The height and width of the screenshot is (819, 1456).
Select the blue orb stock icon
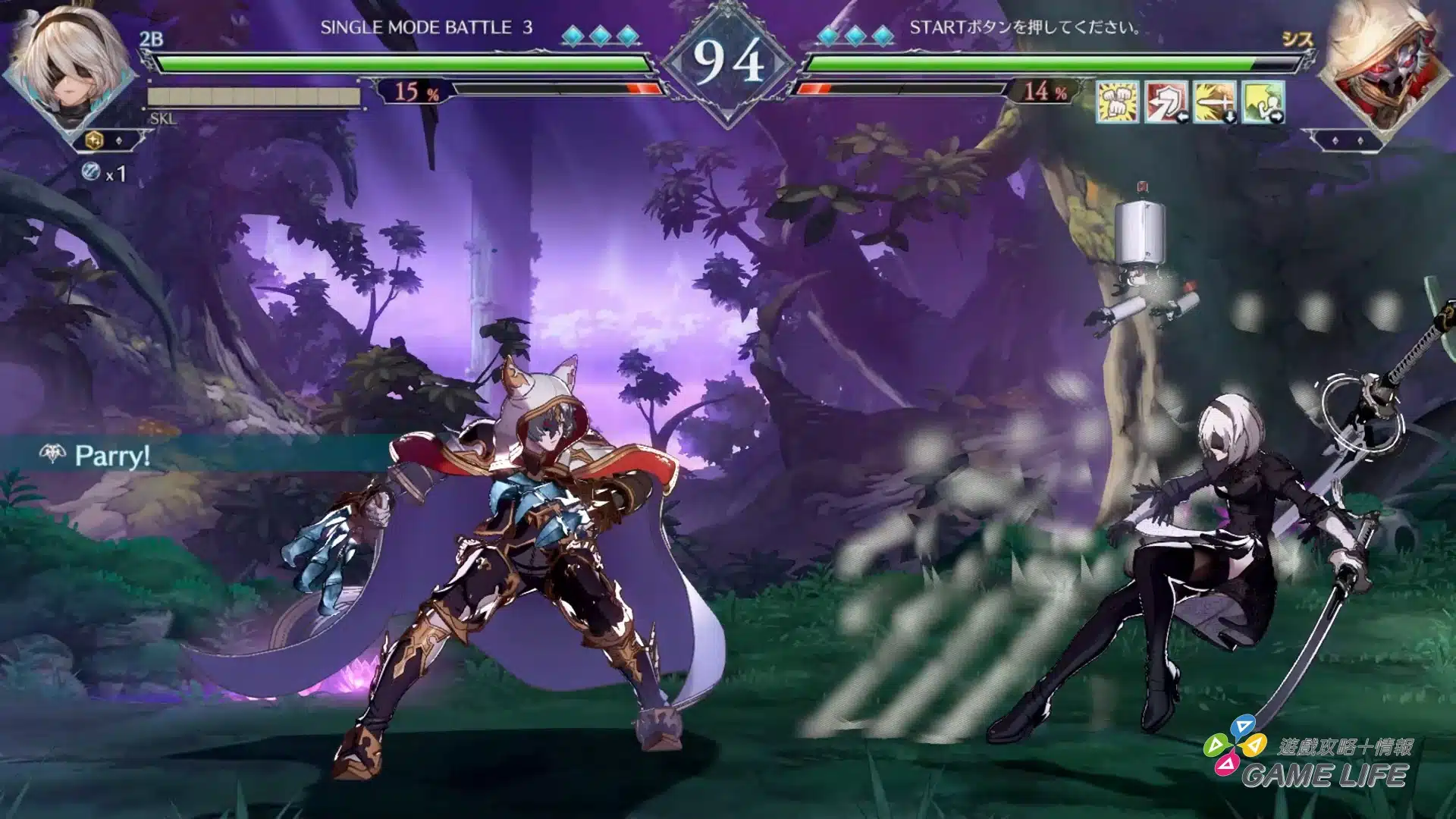[x=91, y=172]
